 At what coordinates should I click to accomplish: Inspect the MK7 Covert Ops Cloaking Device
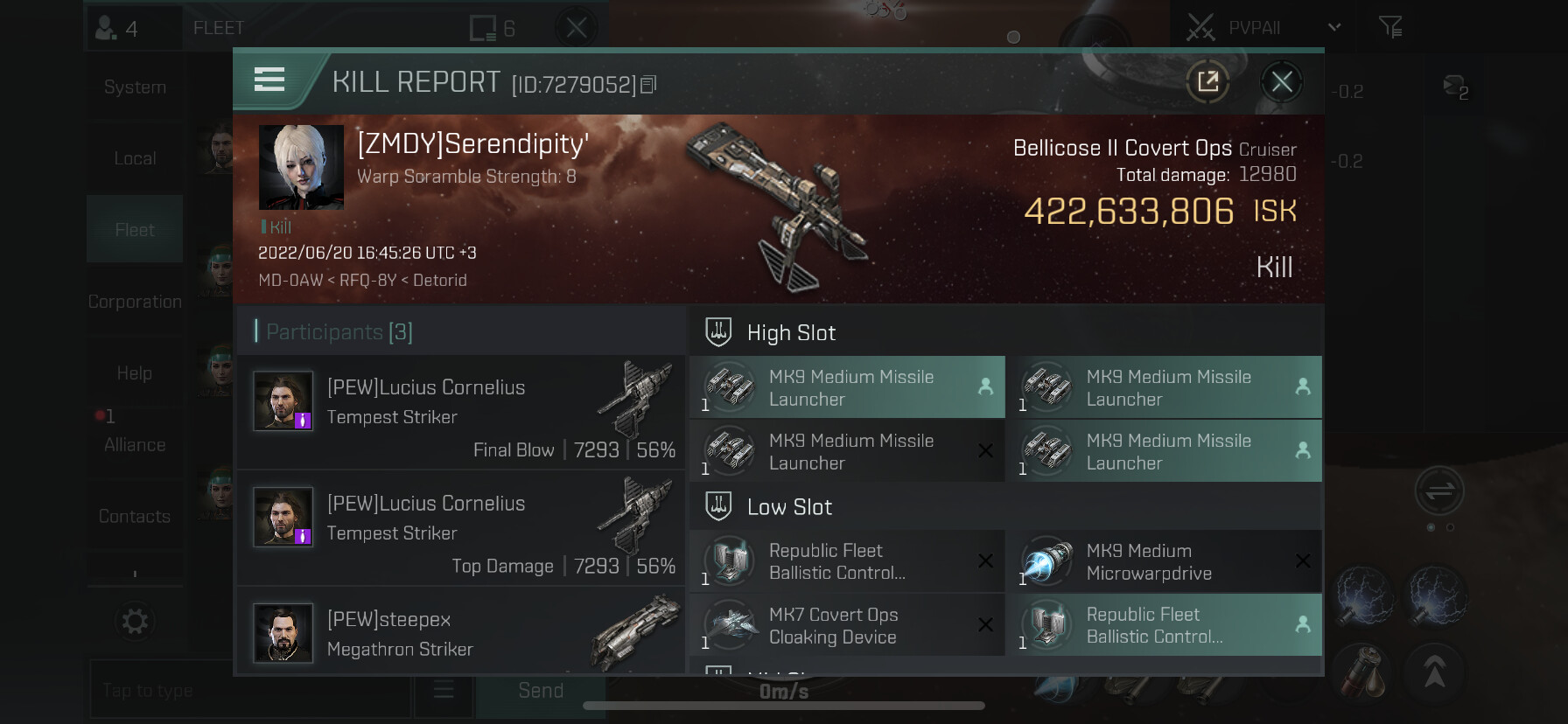847,626
